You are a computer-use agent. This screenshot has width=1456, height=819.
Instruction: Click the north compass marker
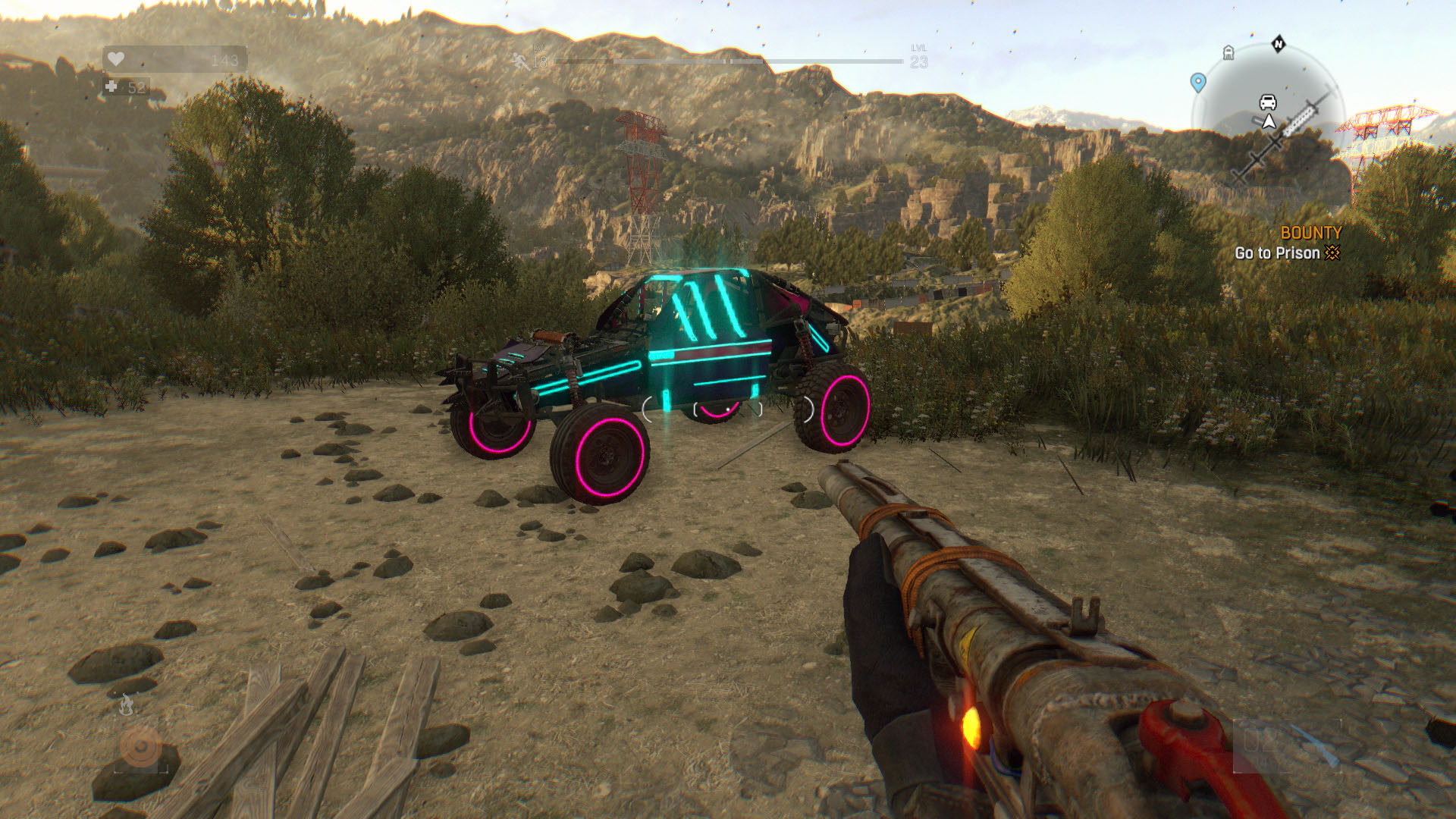tap(1279, 44)
